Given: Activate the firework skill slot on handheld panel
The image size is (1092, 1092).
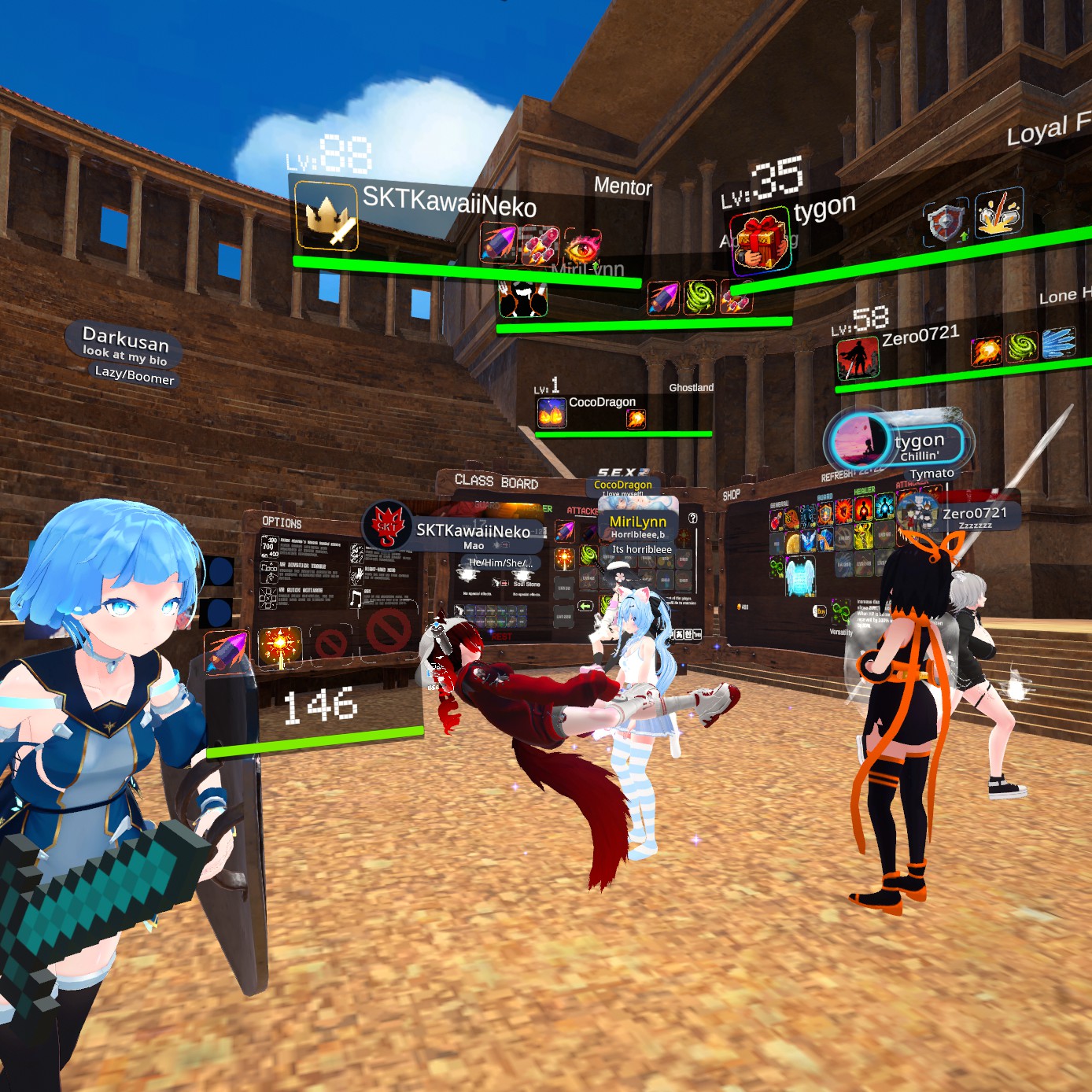Looking at the screenshot, I should tap(279, 647).
